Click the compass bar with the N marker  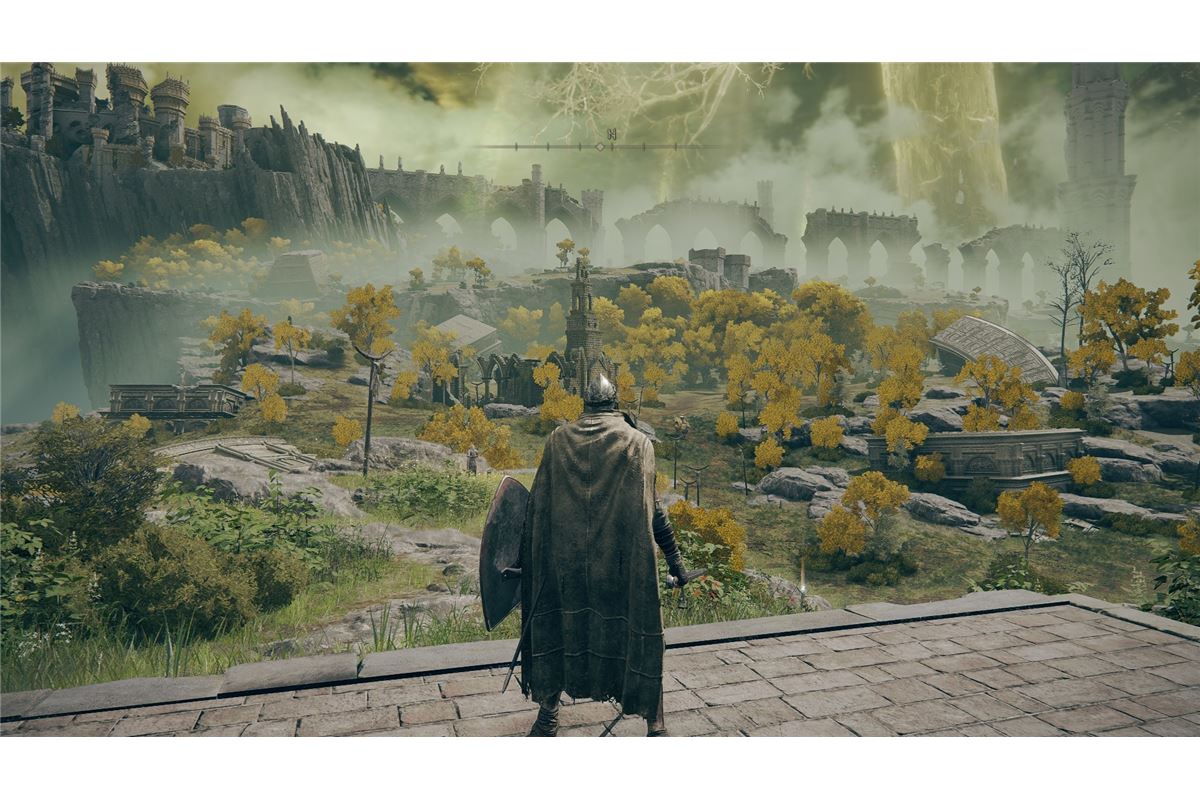click(x=600, y=145)
